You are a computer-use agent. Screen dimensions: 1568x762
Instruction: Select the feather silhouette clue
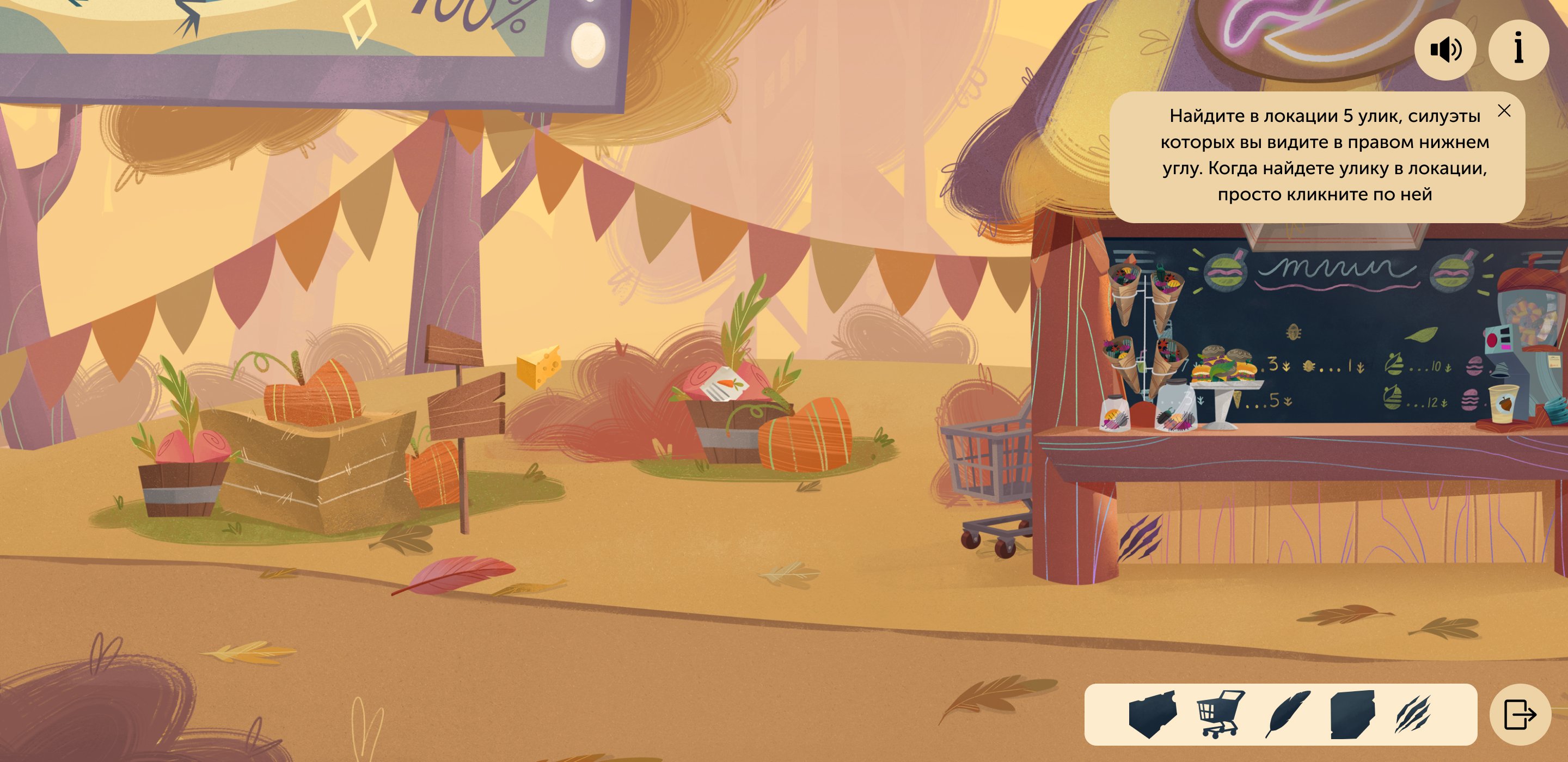coord(1287,714)
